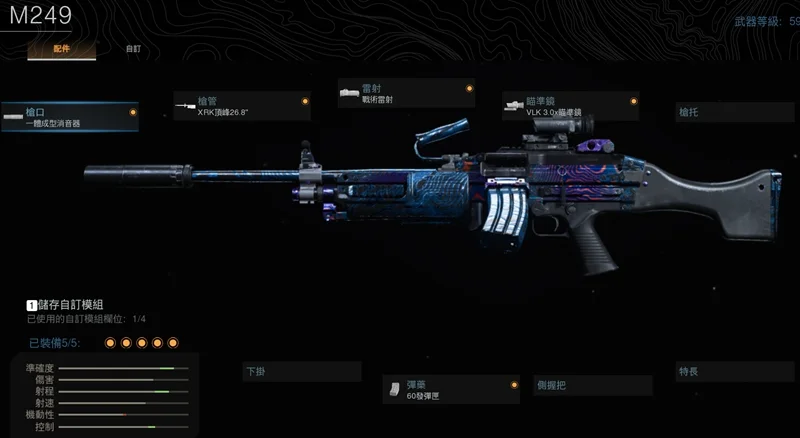Select the 槍口 muzzle attachment slot
800x438 pixels.
pos(69,117)
